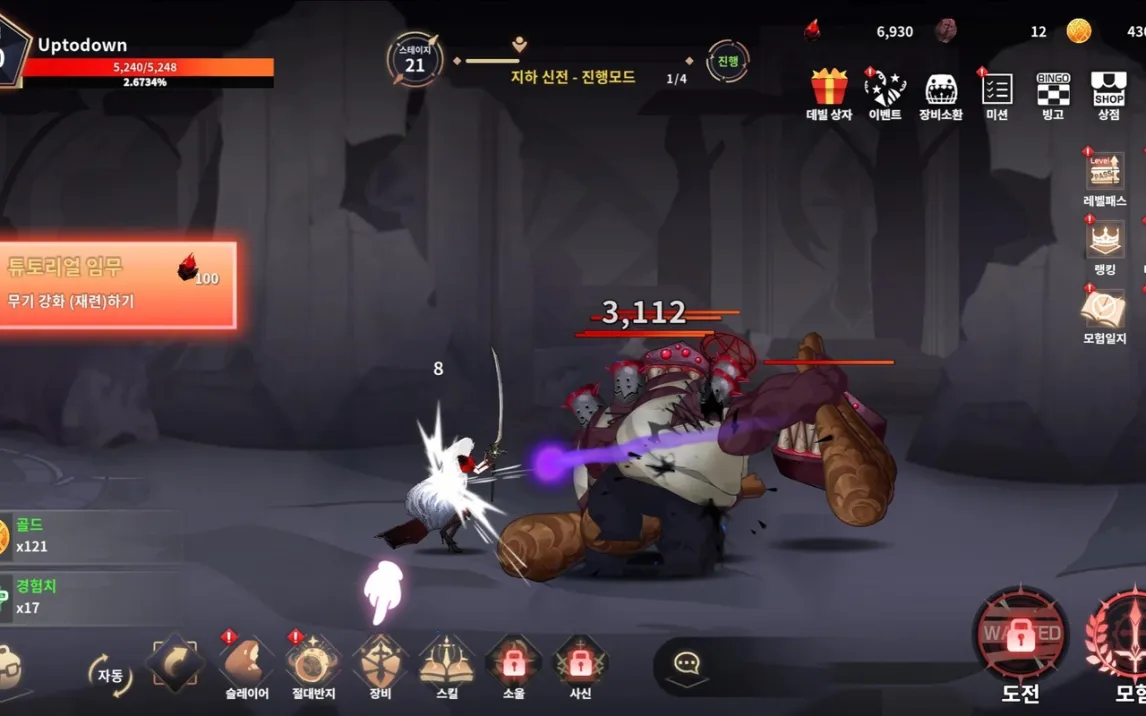Image resolution: width=1146 pixels, height=716 pixels.
Task: Open the 장비 equipment menu
Action: click(x=380, y=664)
